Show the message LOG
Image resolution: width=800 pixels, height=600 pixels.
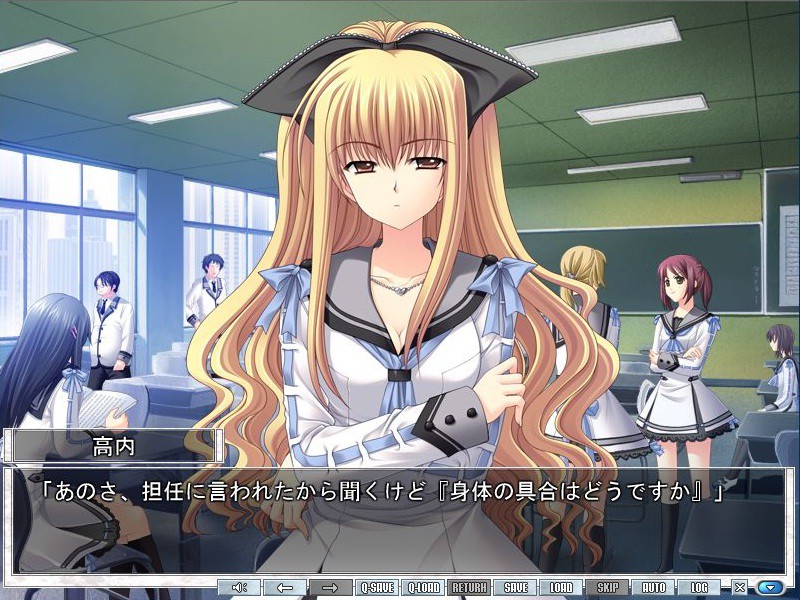[699, 587]
